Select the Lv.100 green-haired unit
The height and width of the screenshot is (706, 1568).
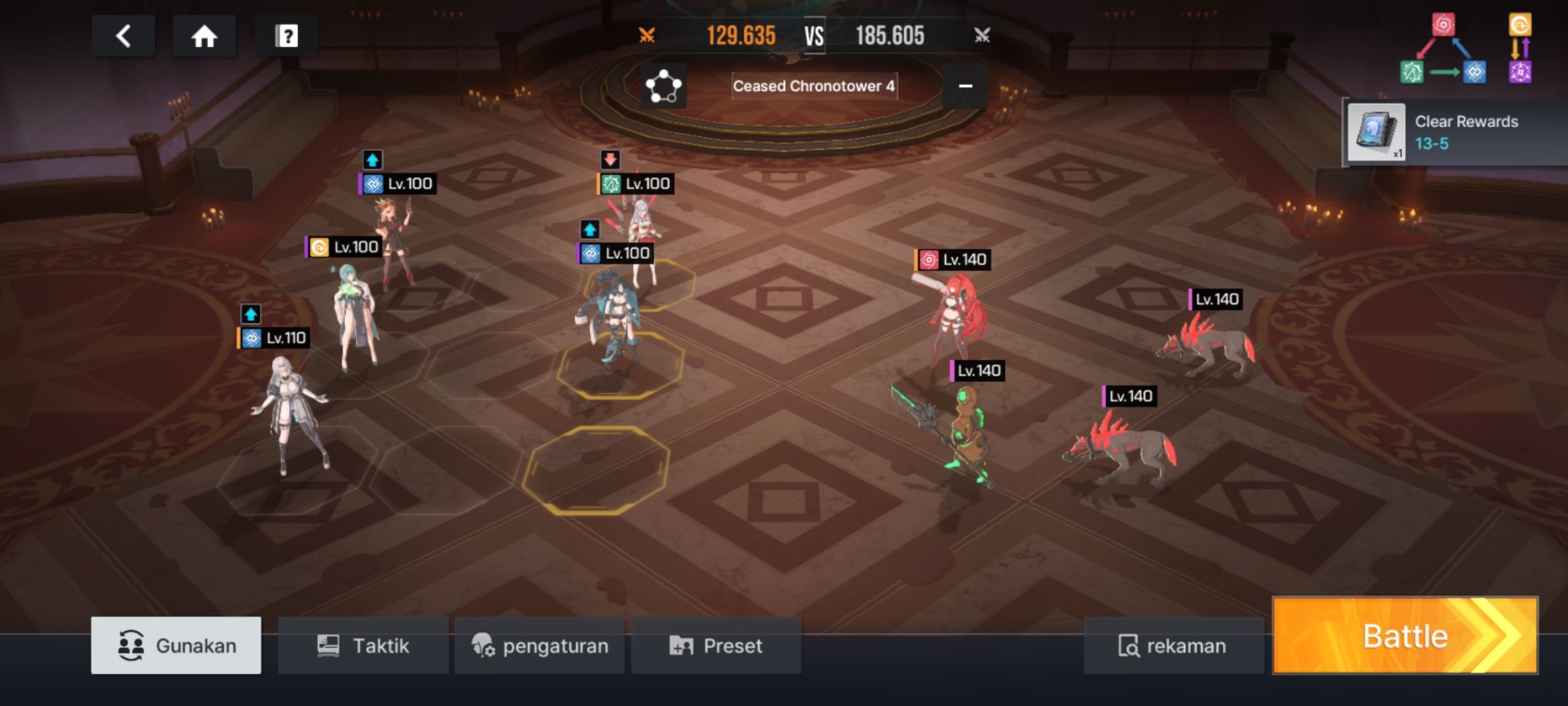tap(355, 317)
